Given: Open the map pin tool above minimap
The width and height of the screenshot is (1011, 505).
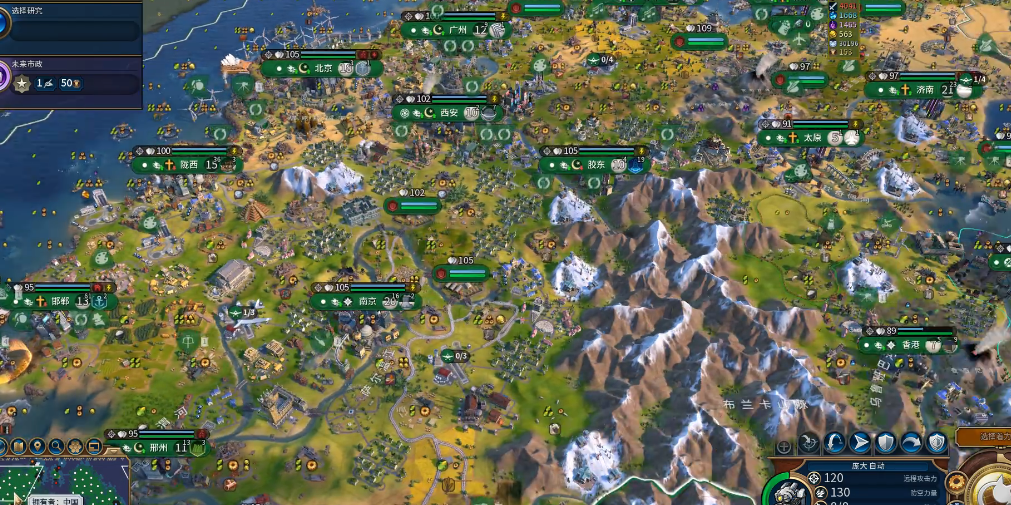Looking at the screenshot, I should (38, 446).
